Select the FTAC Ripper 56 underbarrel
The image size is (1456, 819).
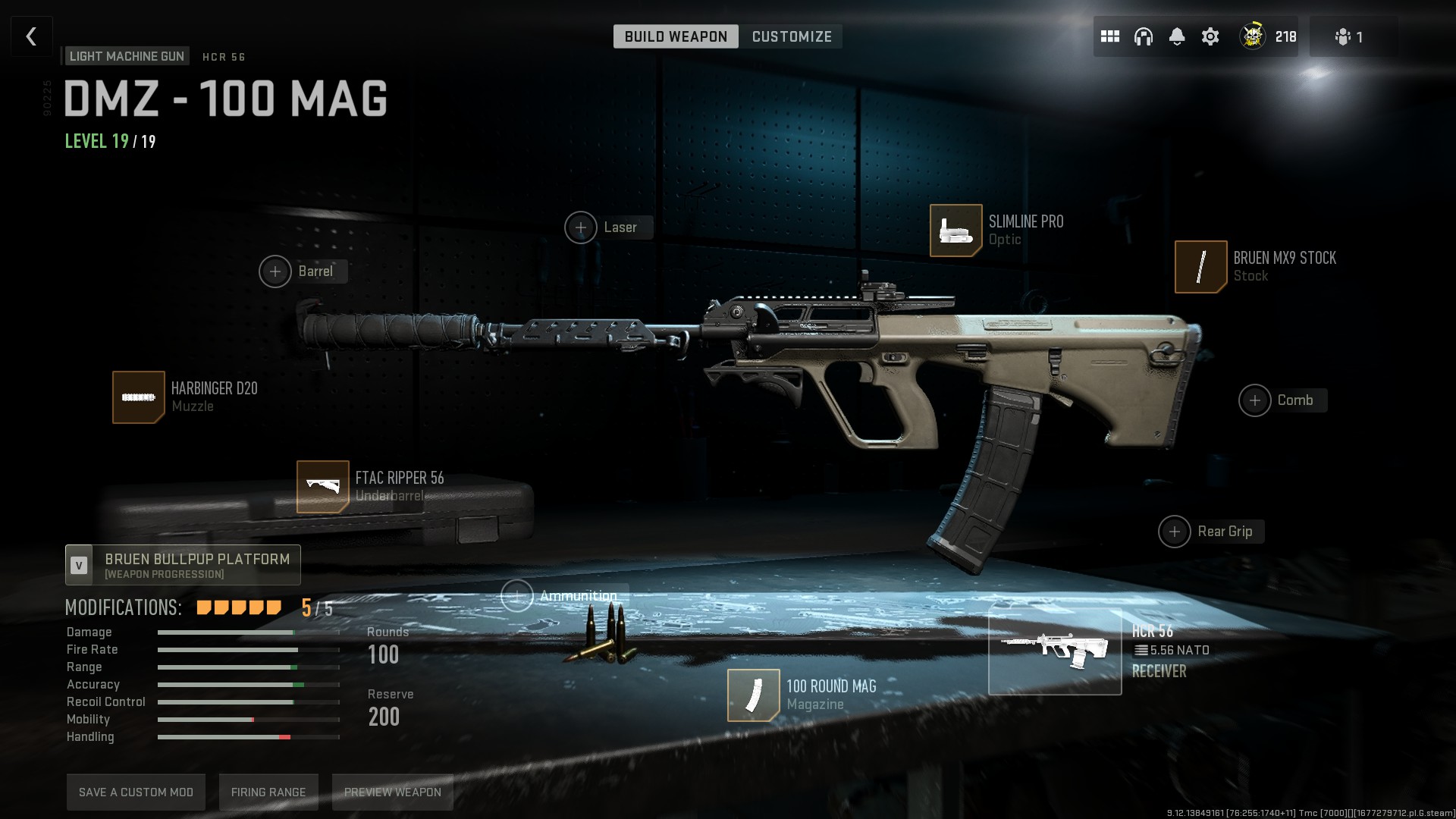[x=323, y=487]
